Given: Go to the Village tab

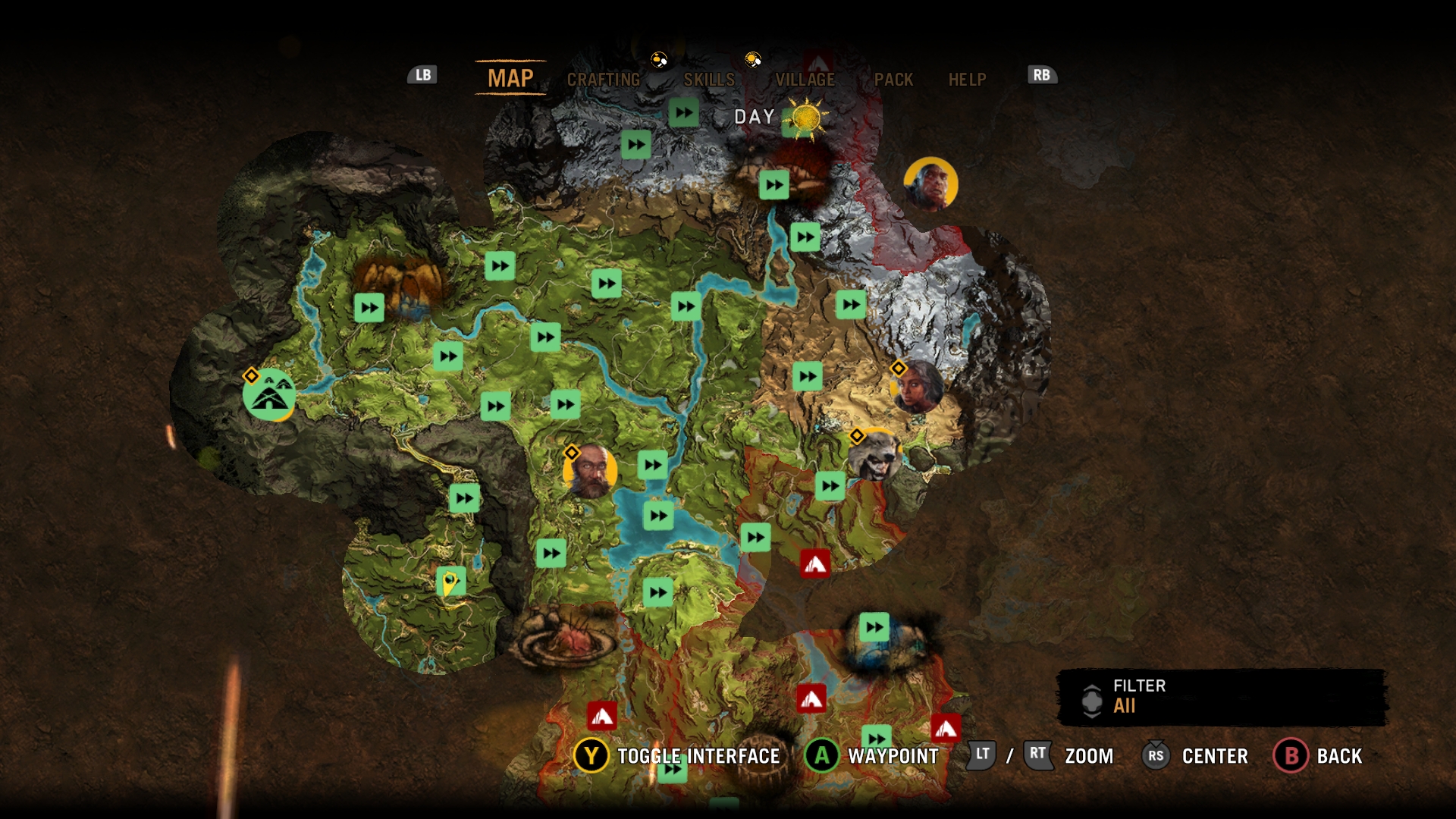Looking at the screenshot, I should (x=805, y=80).
